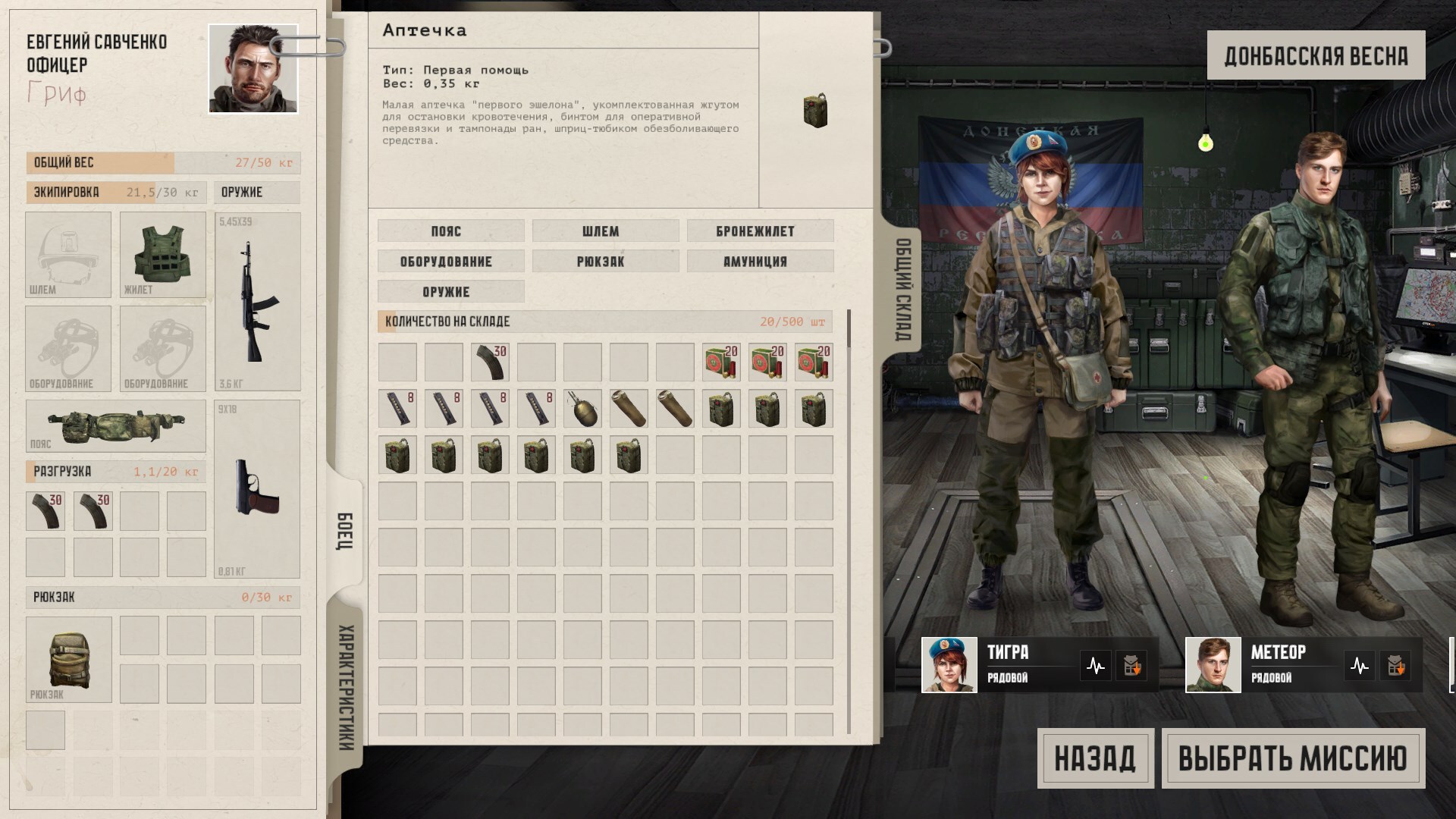This screenshot has height=819, width=1456.
Task: Open the ОБЩИЙ СКЛАД tab
Action: [903, 290]
